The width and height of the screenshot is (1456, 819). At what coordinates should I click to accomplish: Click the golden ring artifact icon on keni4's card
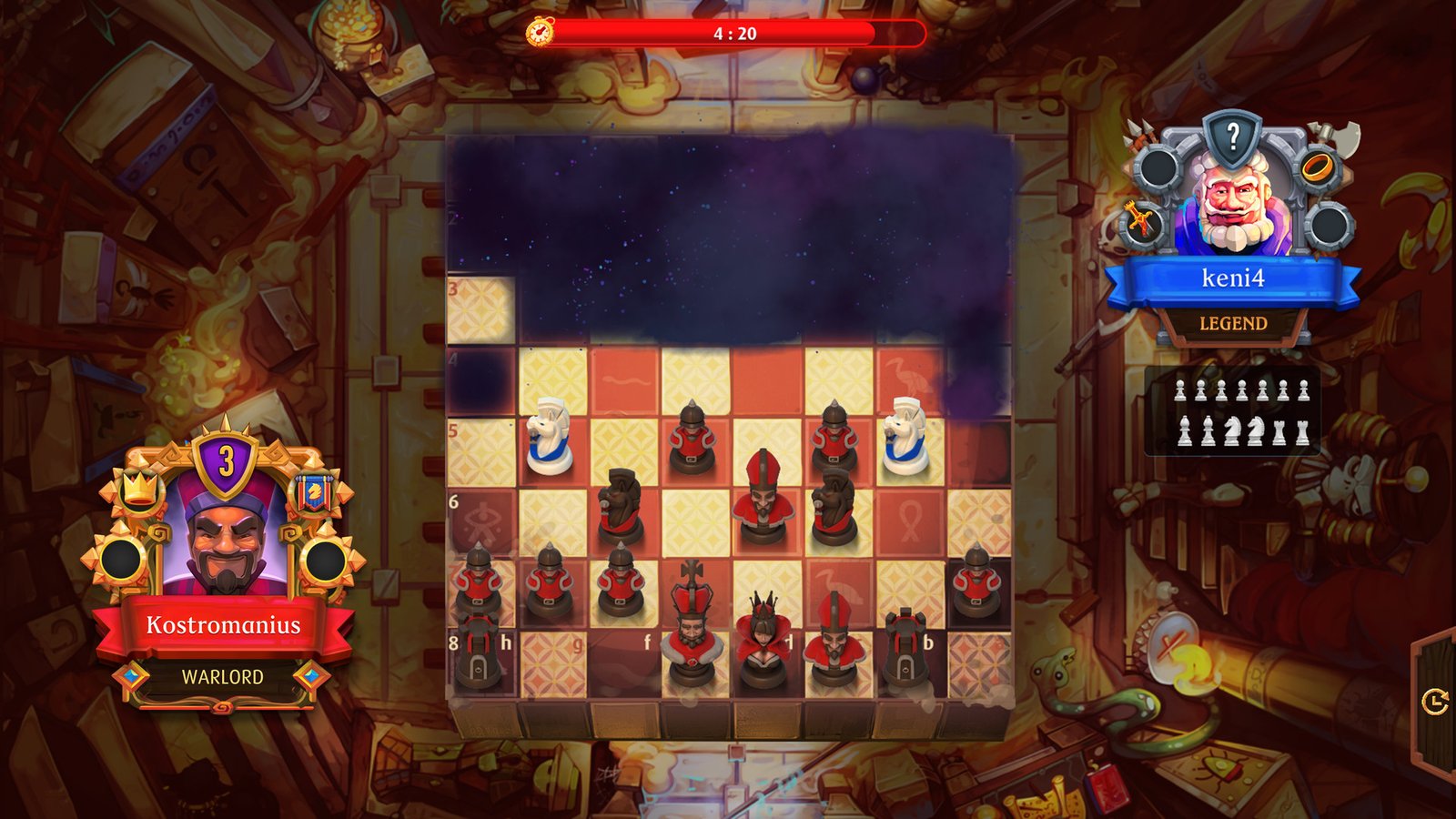tap(1318, 169)
